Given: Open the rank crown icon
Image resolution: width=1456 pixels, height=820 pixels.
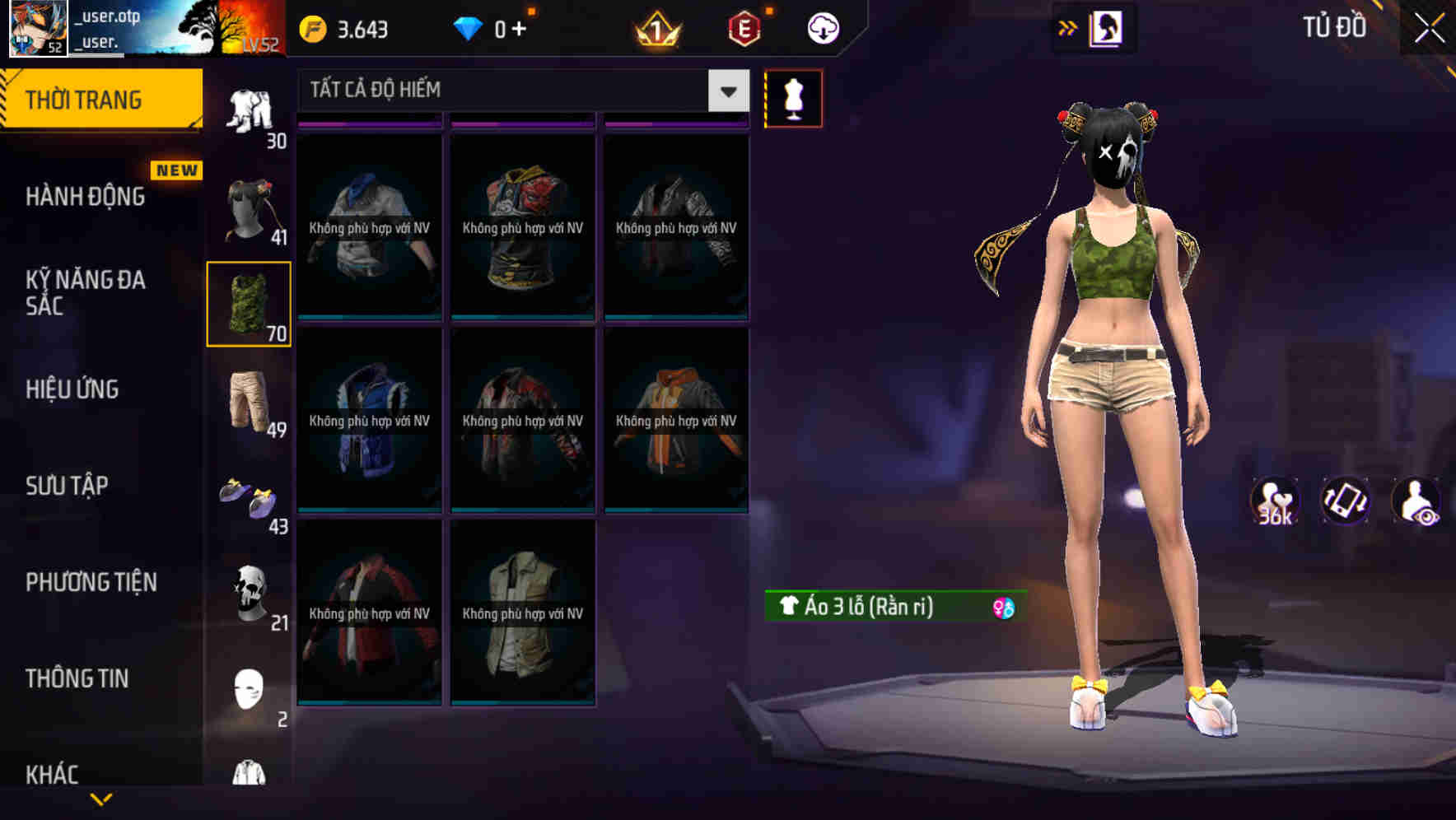Looking at the screenshot, I should [x=658, y=27].
